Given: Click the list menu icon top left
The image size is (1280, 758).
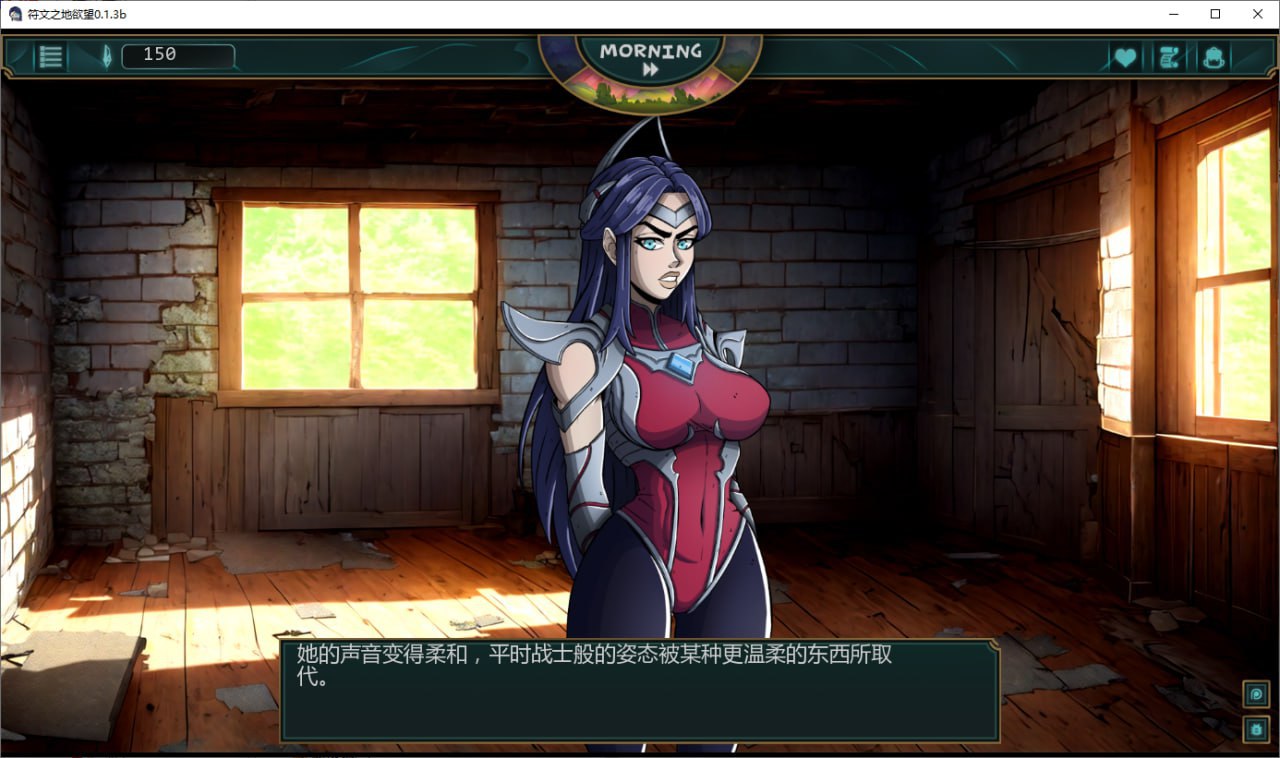Looking at the screenshot, I should (49, 56).
